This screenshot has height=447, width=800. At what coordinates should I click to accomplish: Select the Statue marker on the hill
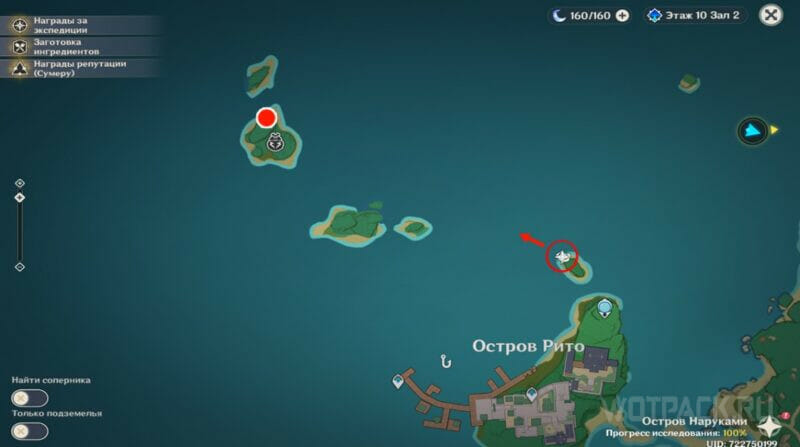pyautogui.click(x=605, y=305)
